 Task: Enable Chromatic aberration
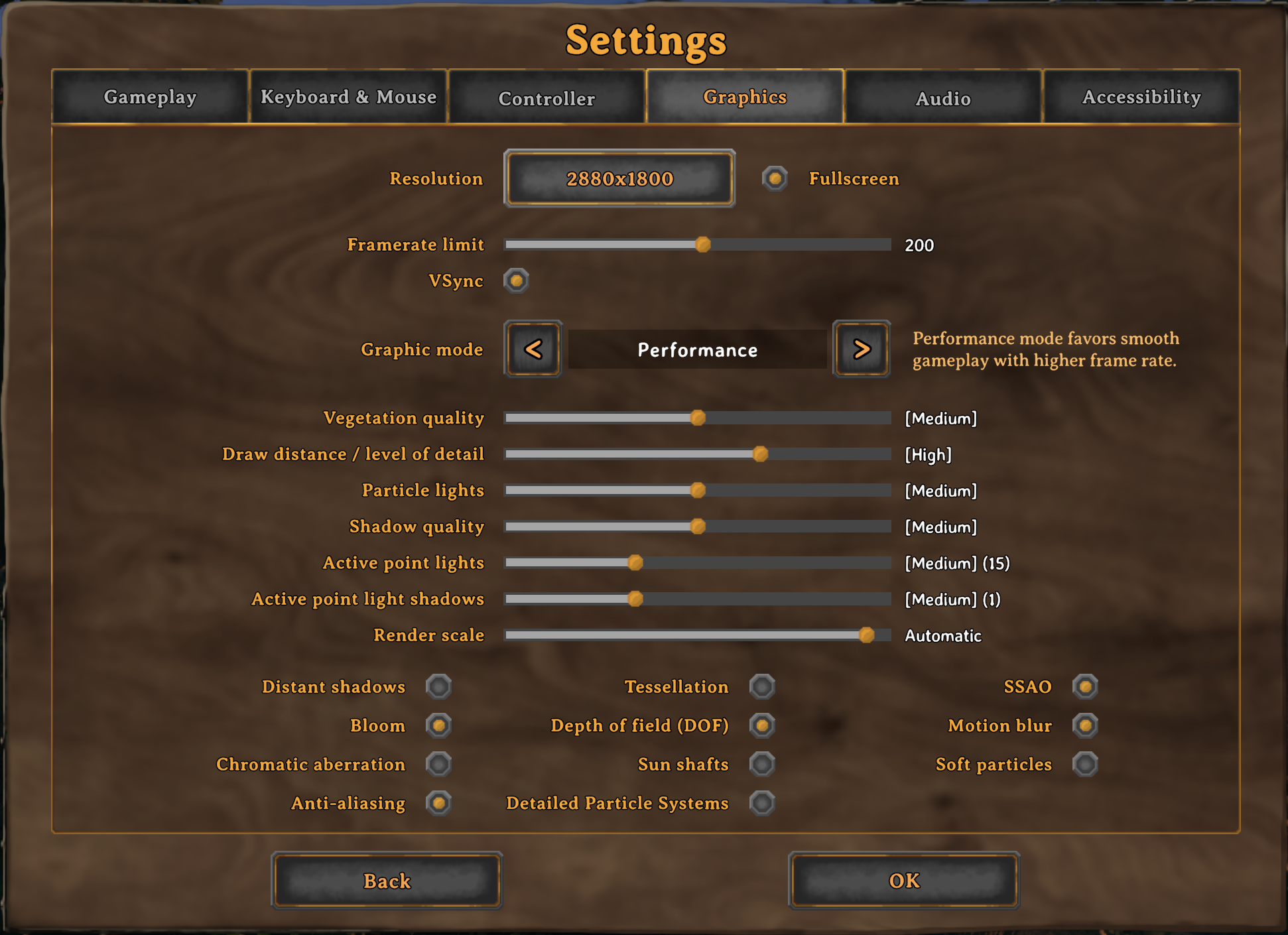click(x=439, y=764)
